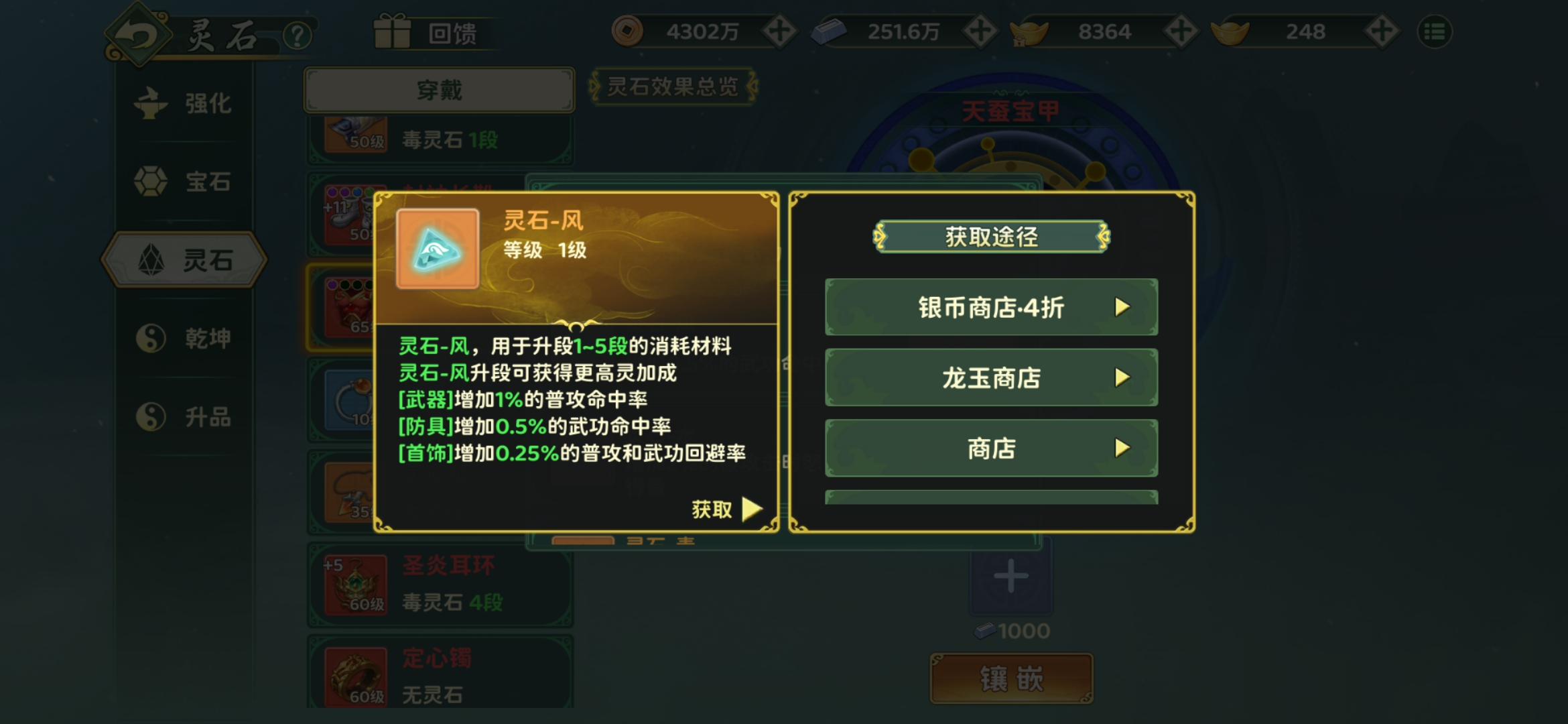The height and width of the screenshot is (724, 1568).
Task: Switch to the 升品 tab
Action: 184,417
